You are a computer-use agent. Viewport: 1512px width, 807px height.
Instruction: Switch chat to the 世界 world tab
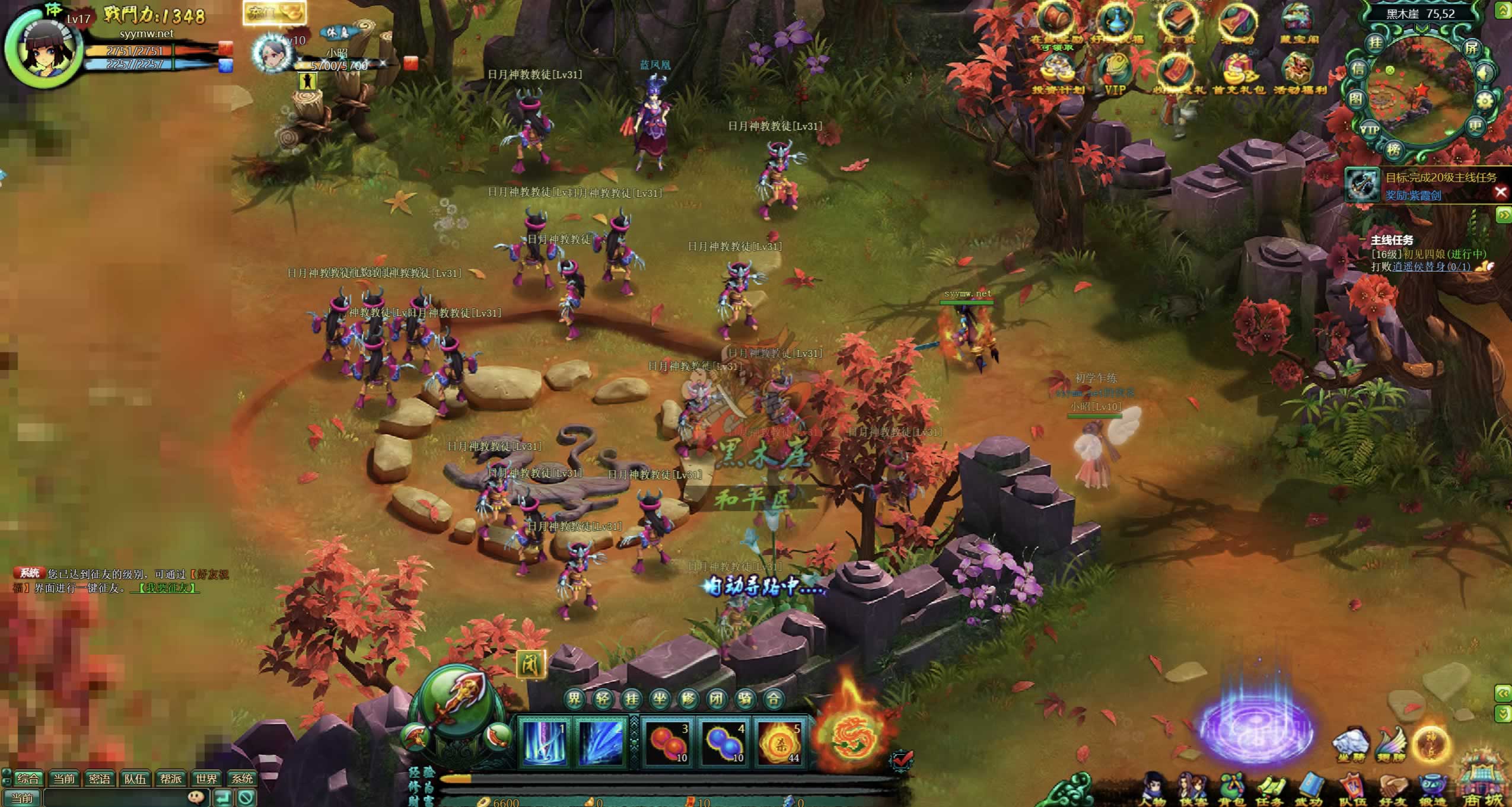tap(206, 779)
